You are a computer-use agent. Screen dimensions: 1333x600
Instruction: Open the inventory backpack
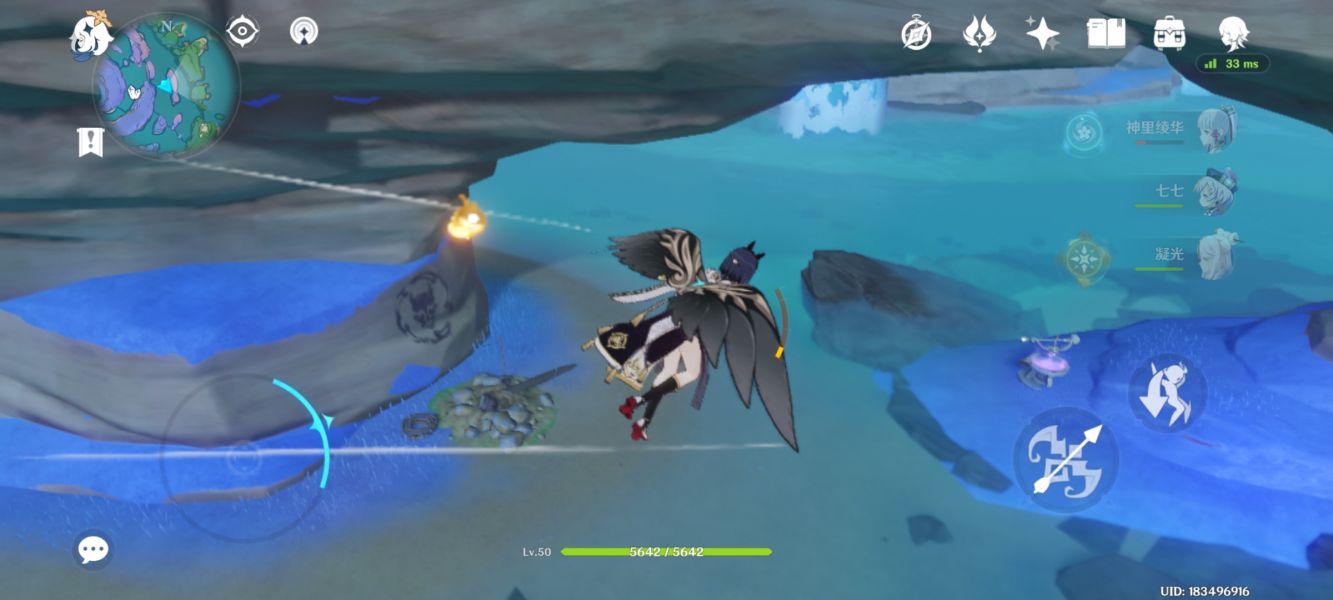pos(1168,34)
